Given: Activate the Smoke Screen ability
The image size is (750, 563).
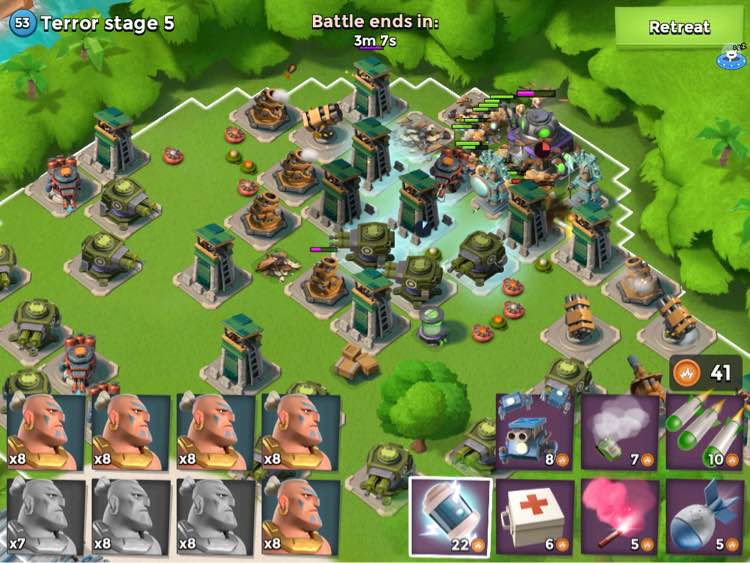Looking at the screenshot, I should pos(620,432).
